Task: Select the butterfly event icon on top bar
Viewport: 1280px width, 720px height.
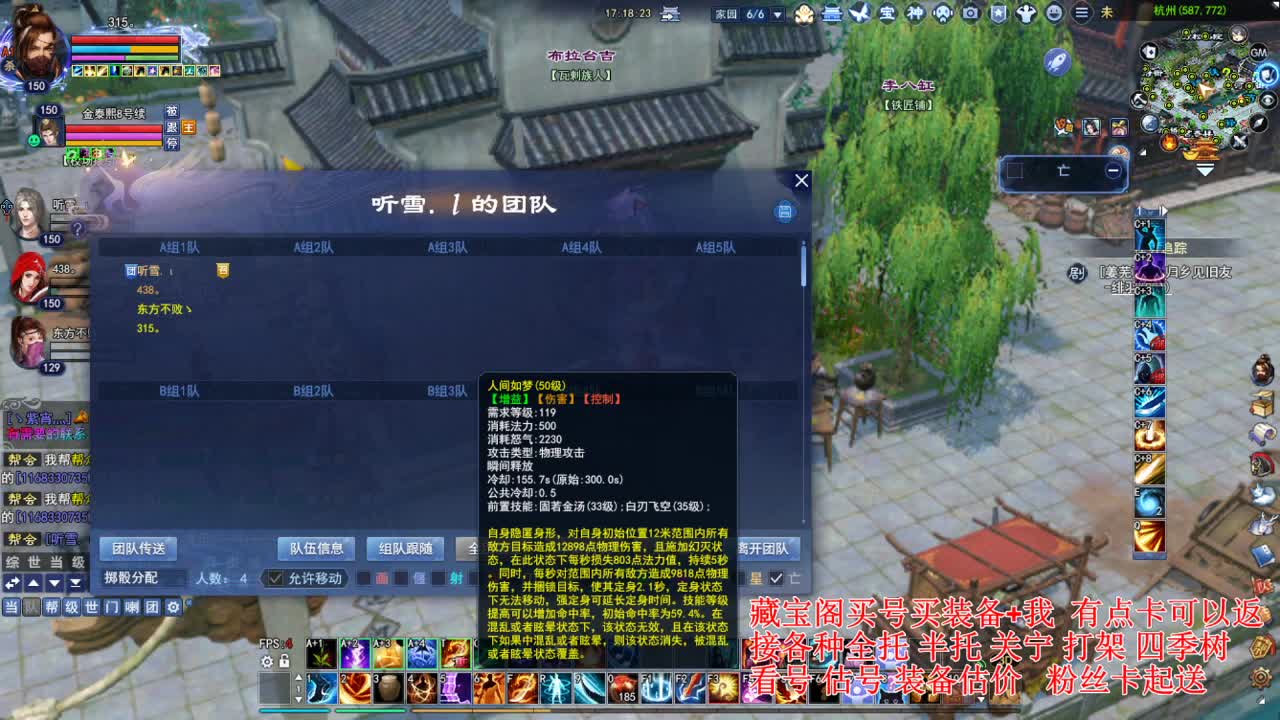Action: (x=860, y=12)
